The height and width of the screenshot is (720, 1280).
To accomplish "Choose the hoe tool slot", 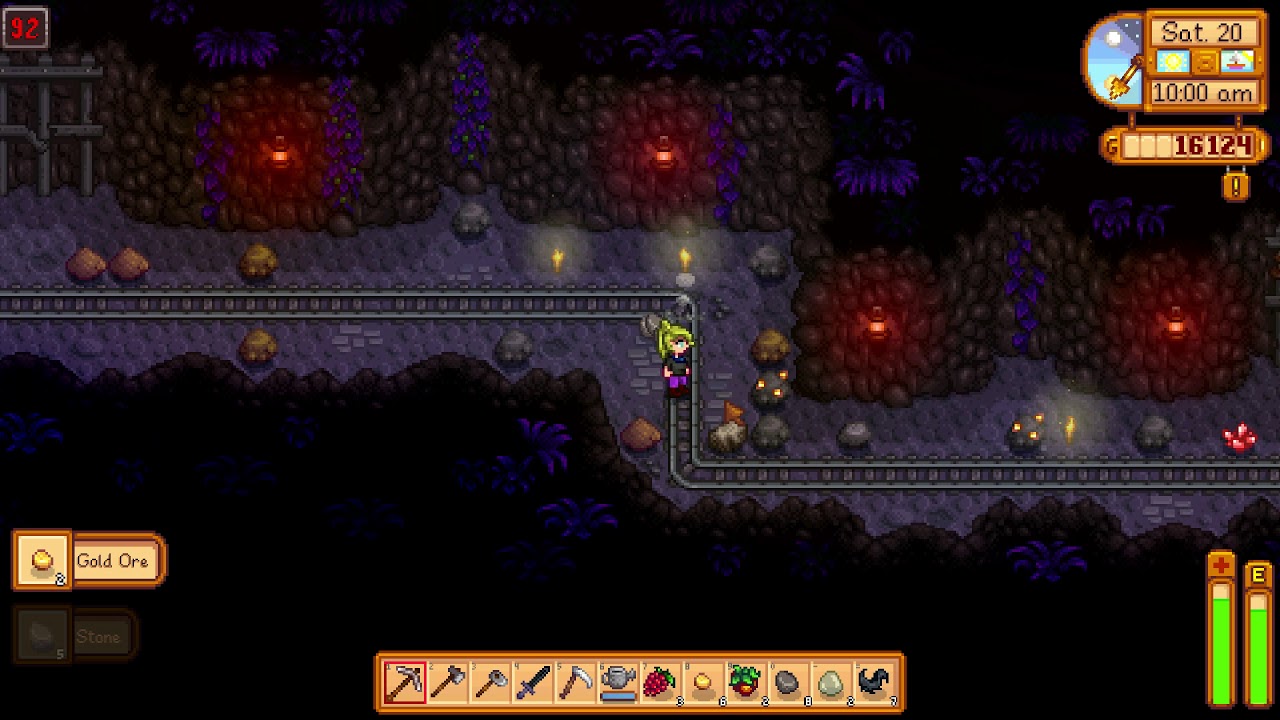I will pyautogui.click(x=491, y=683).
